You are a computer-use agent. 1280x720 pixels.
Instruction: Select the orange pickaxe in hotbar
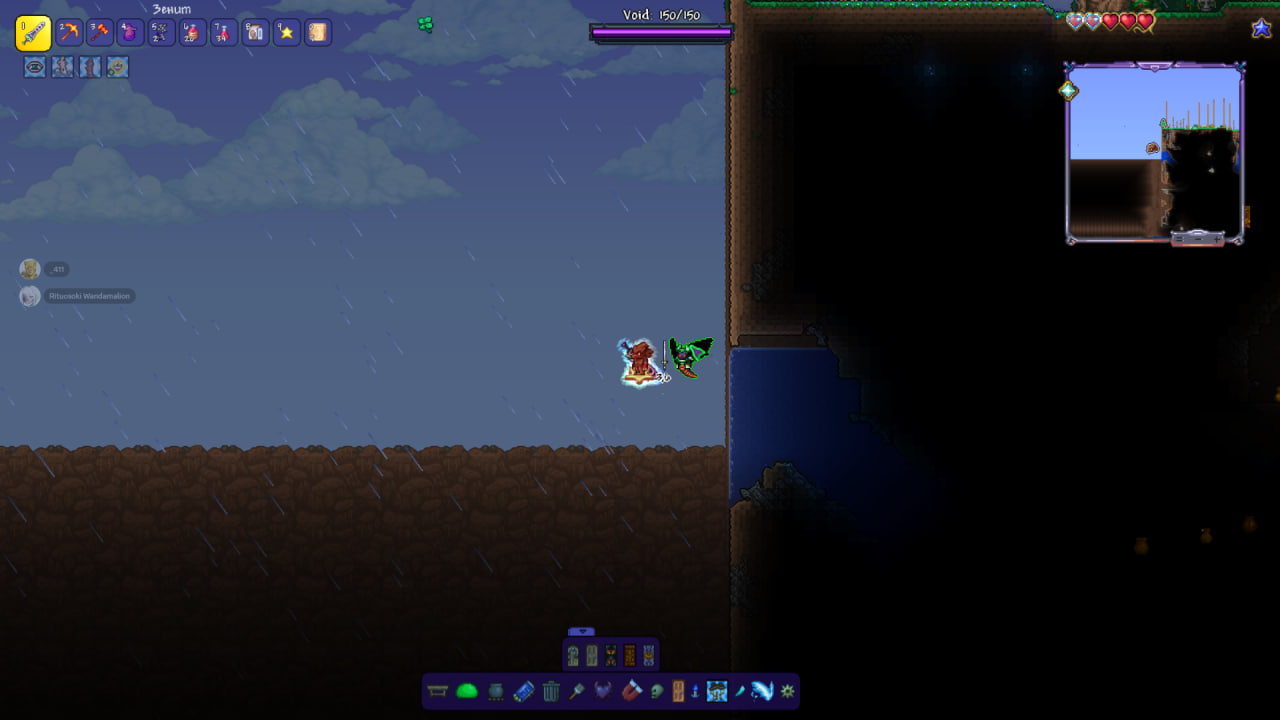pyautogui.click(x=69, y=33)
